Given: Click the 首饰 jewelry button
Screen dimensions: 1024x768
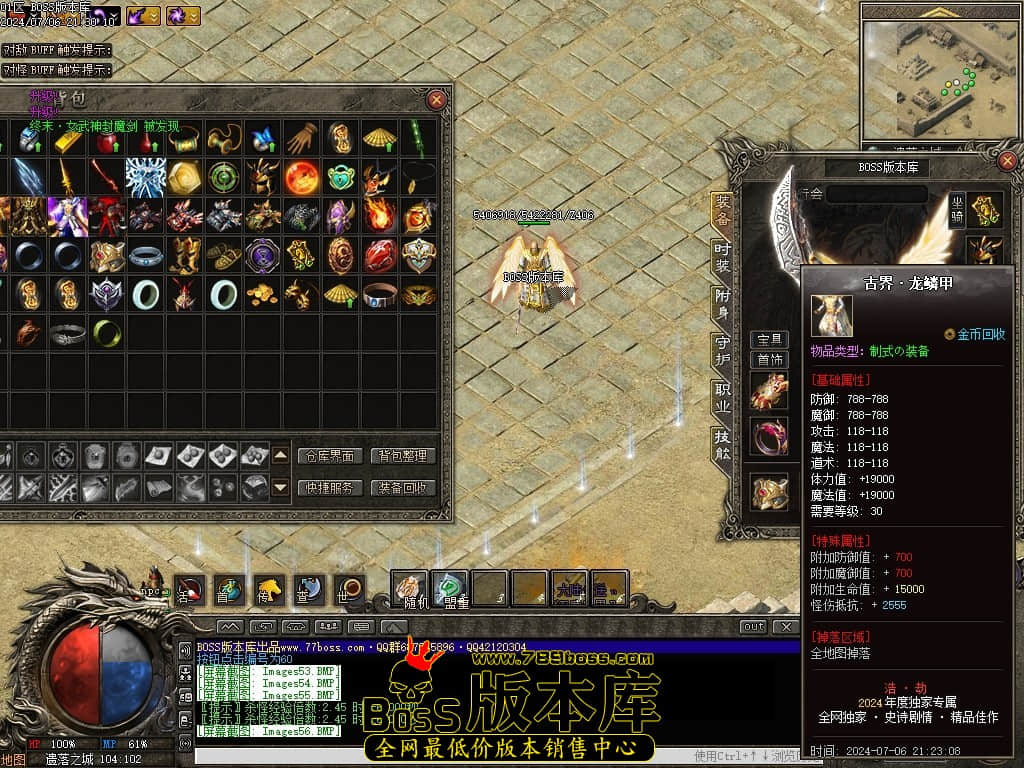Looking at the screenshot, I should coord(770,360).
